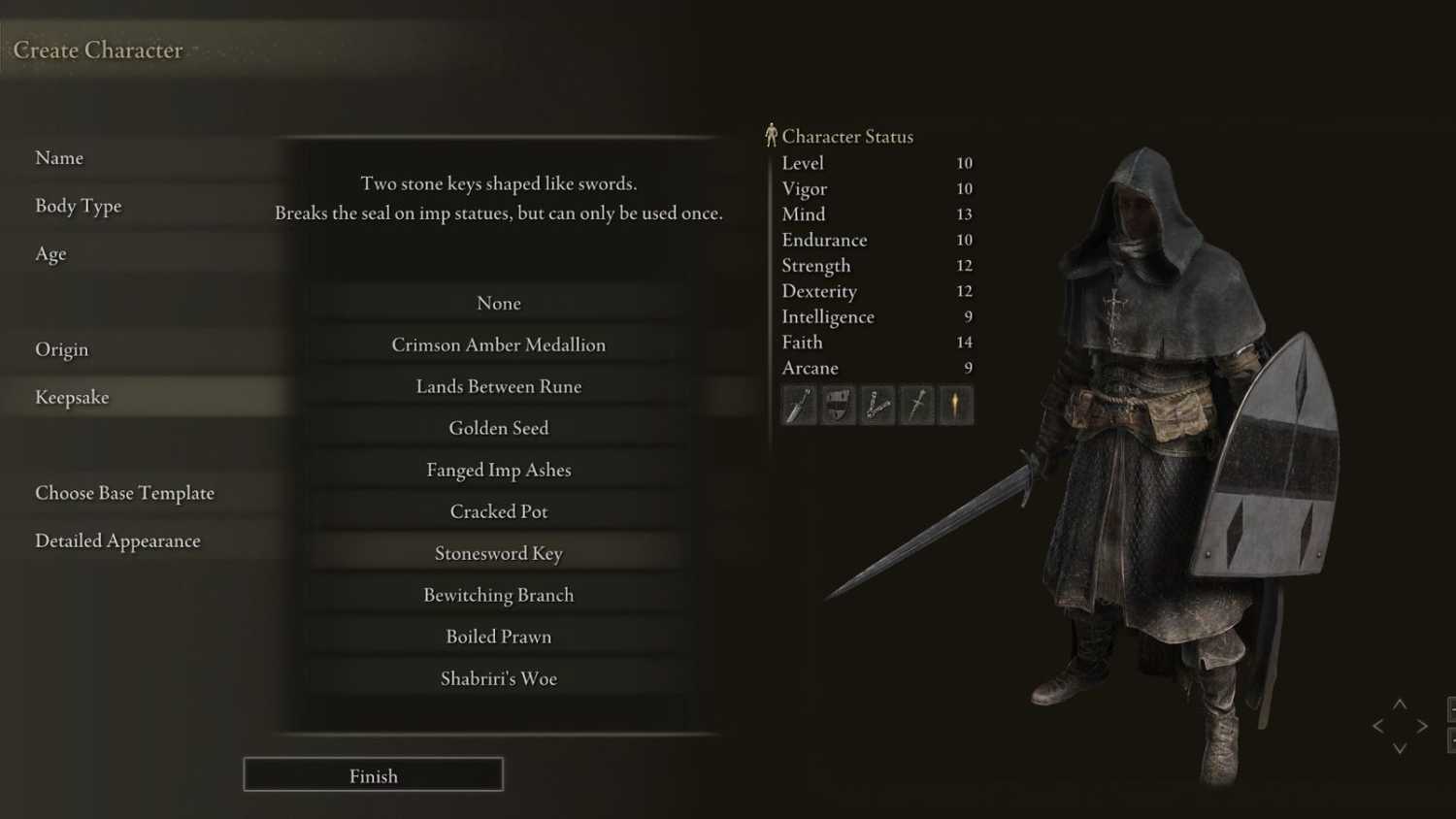This screenshot has width=1456, height=819.
Task: Pick Shabriri's Woe as keepsake
Action: click(x=499, y=678)
